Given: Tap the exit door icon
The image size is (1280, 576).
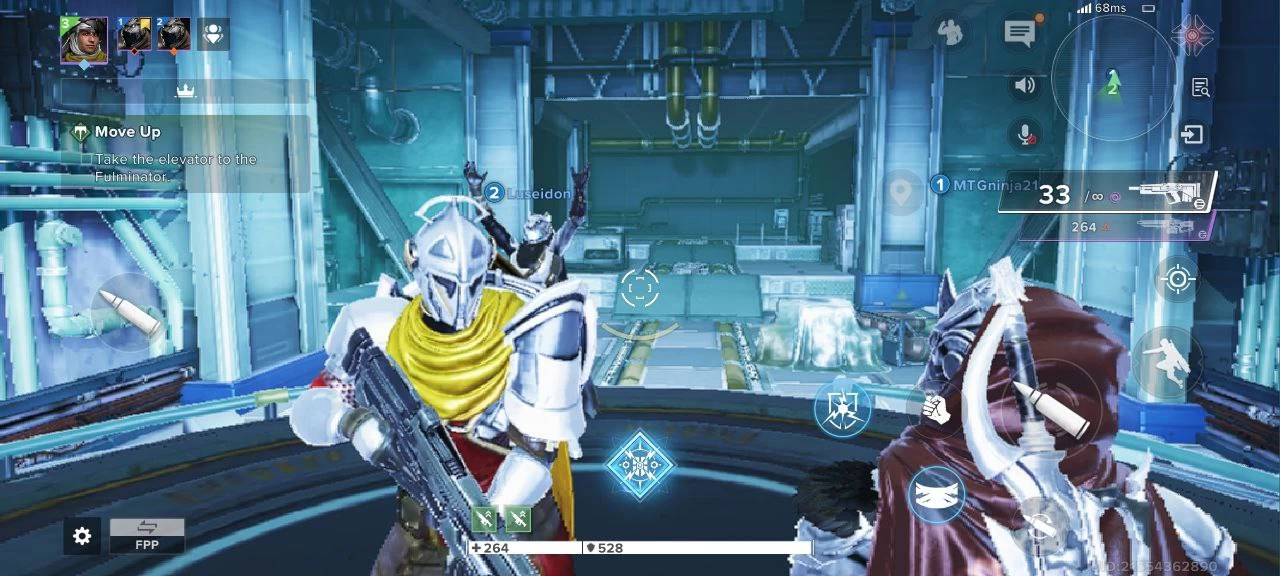Looking at the screenshot, I should 1192,134.
